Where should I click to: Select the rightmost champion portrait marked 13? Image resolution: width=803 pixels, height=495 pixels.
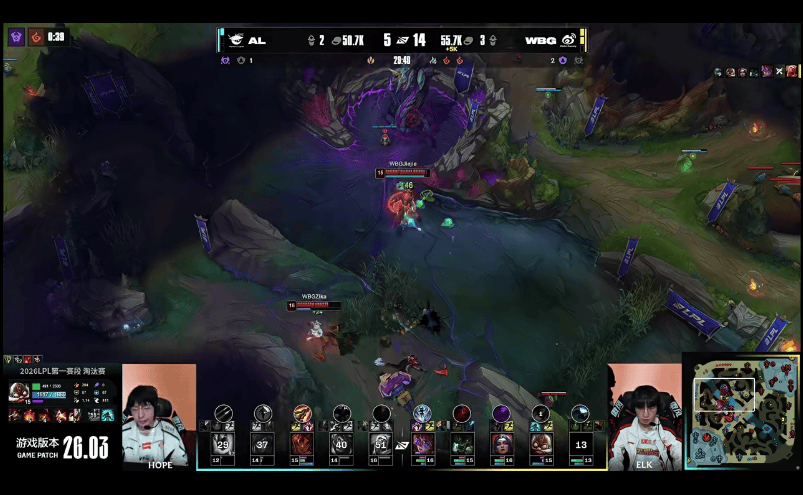point(580,443)
